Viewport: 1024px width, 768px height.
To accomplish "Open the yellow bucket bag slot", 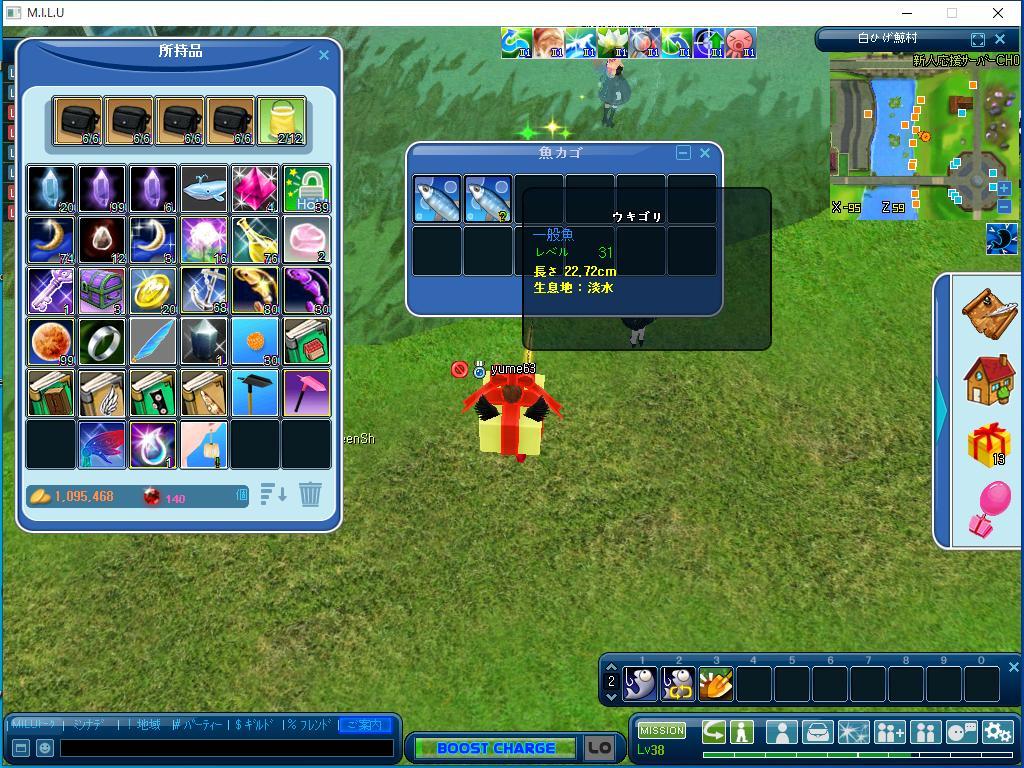I will click(281, 121).
